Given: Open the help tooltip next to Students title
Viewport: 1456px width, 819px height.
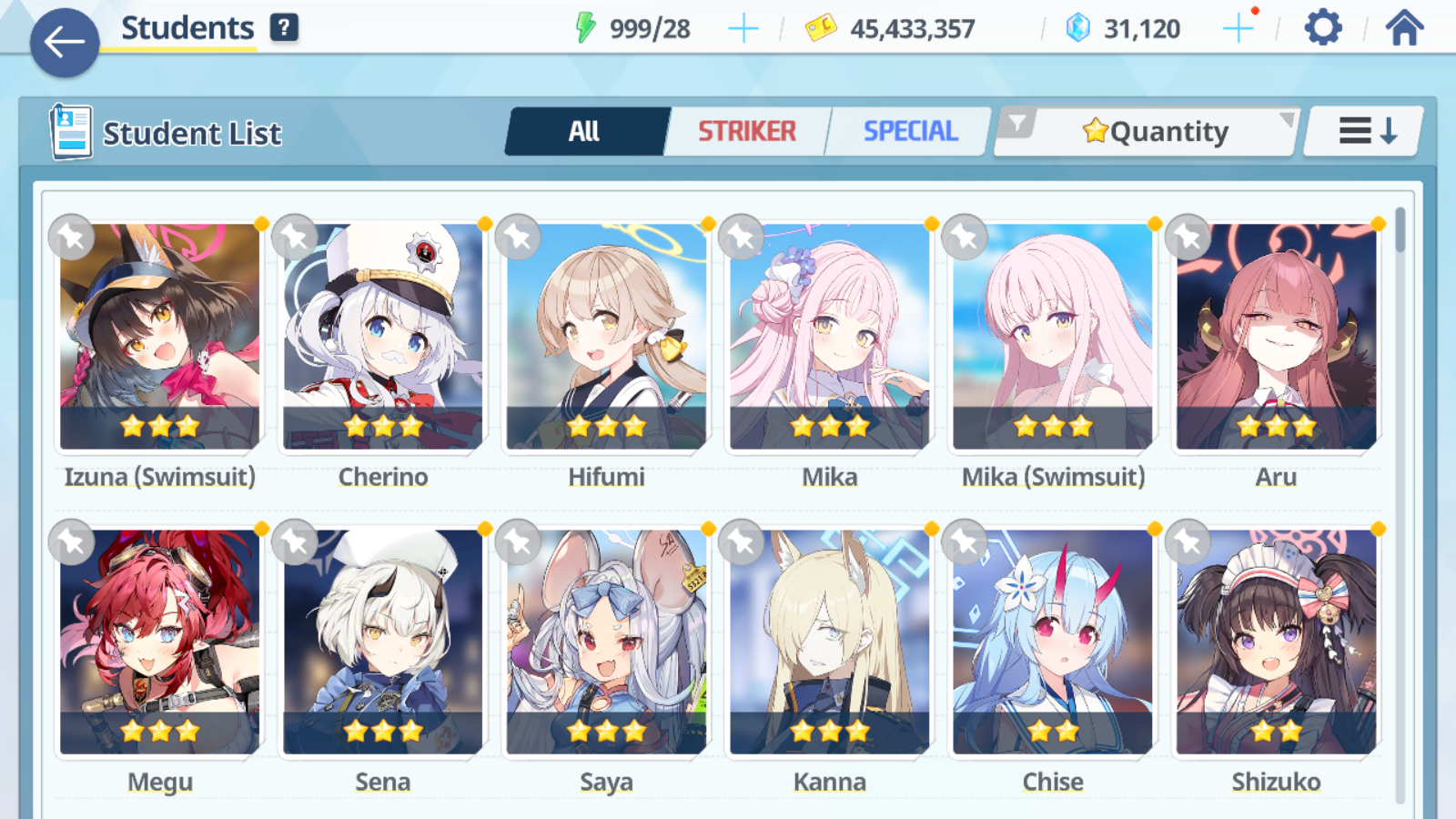Looking at the screenshot, I should [285, 27].
